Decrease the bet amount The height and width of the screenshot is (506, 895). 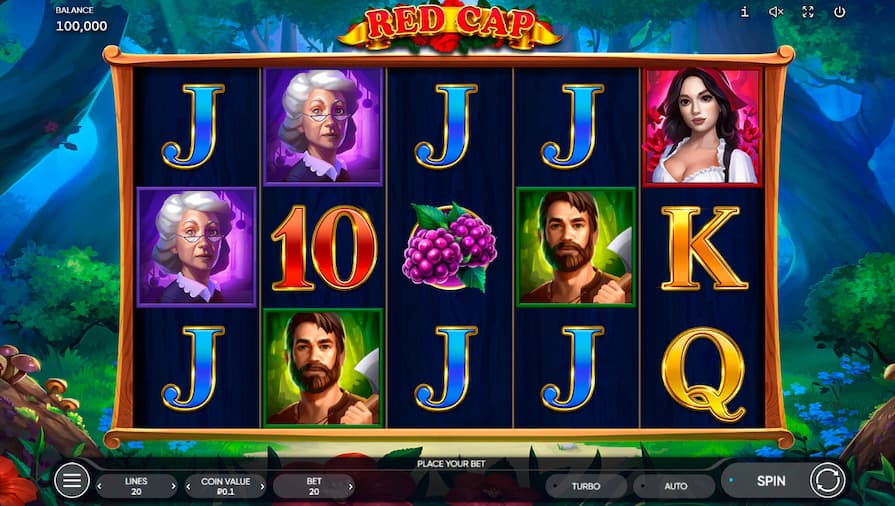(x=277, y=487)
